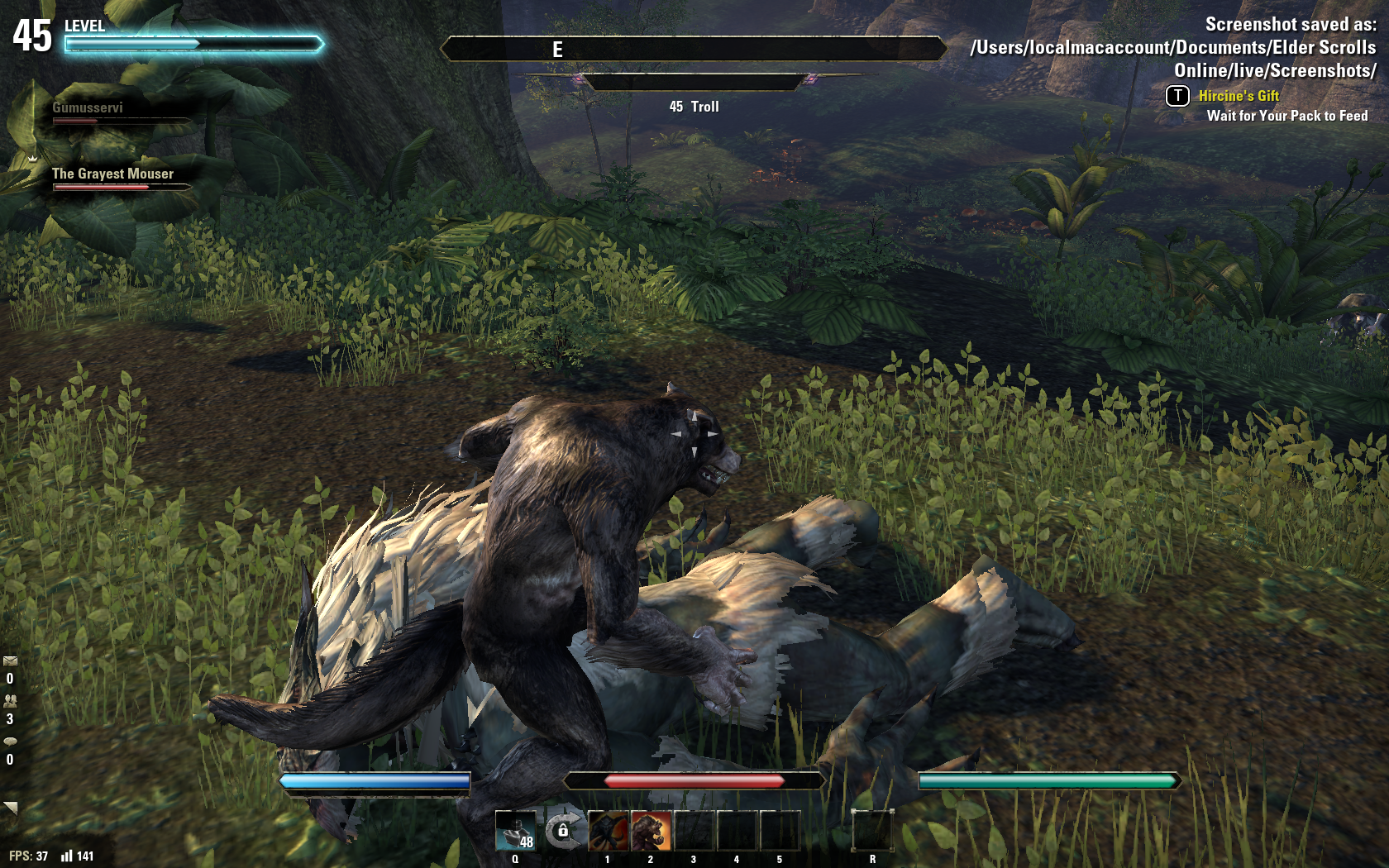Select the empty ultimate ability slot
This screenshot has width=1389, height=868.
872,831
